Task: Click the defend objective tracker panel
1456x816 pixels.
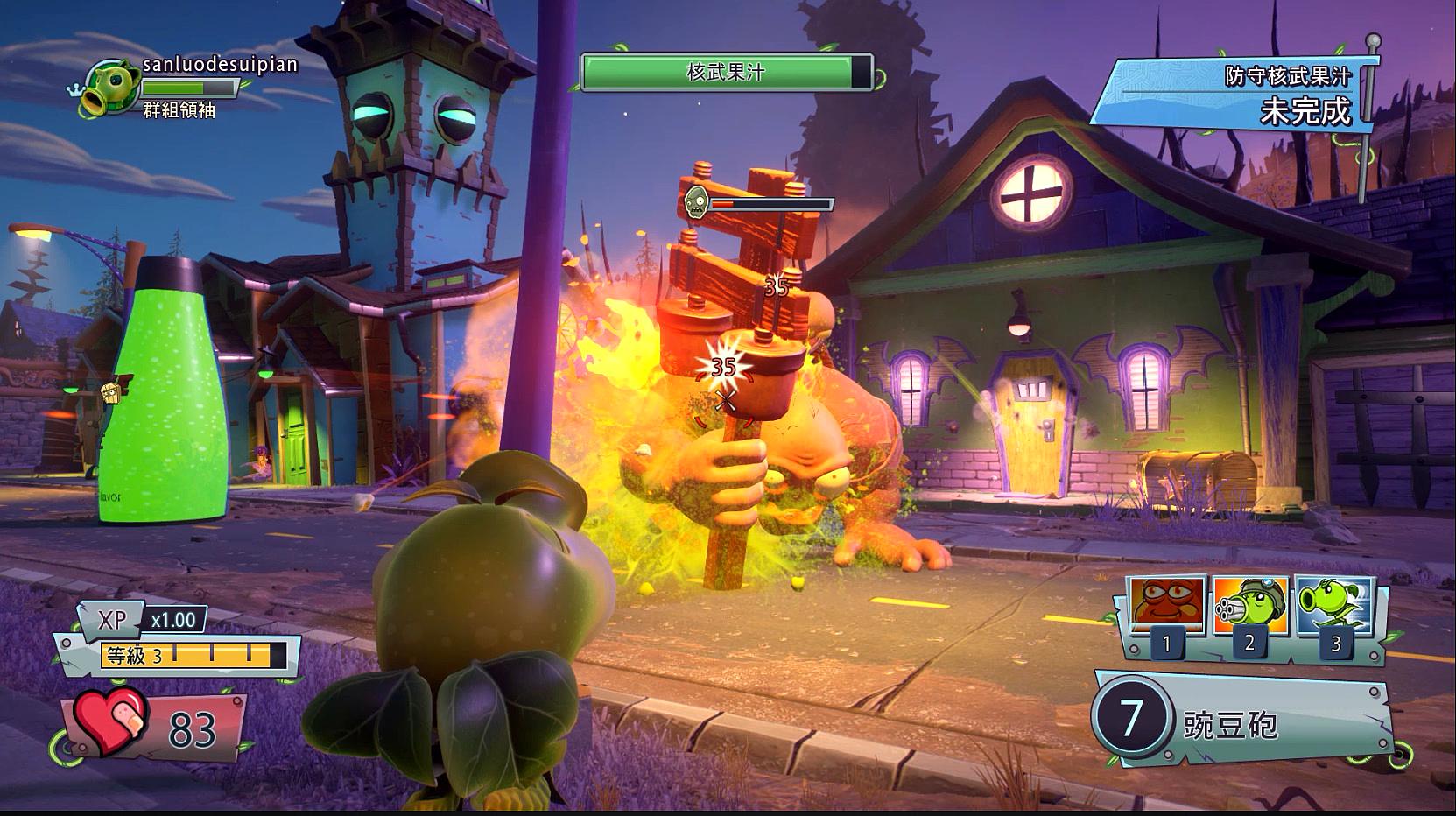Action: [x=1234, y=95]
